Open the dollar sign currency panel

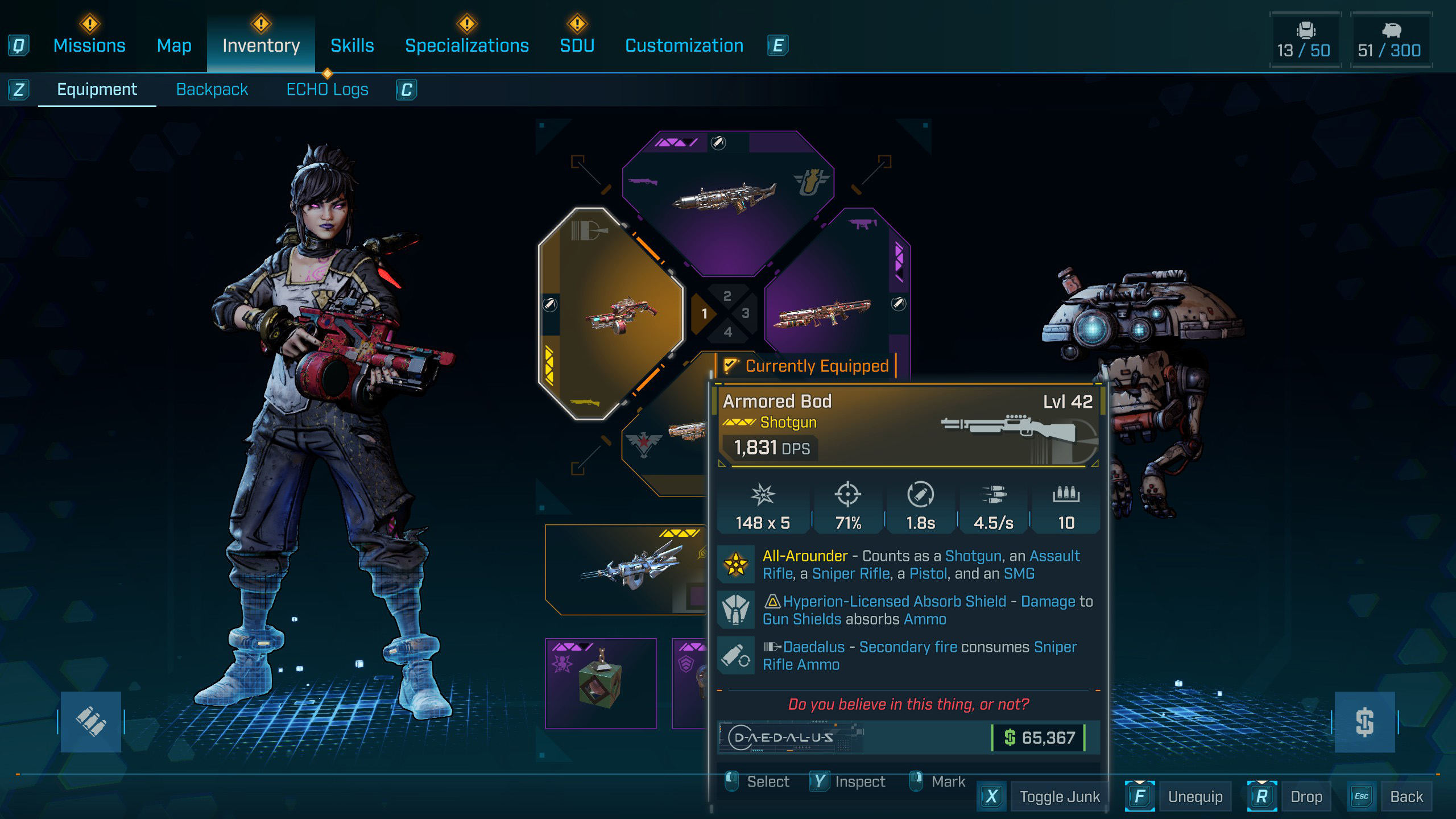pos(1364,722)
